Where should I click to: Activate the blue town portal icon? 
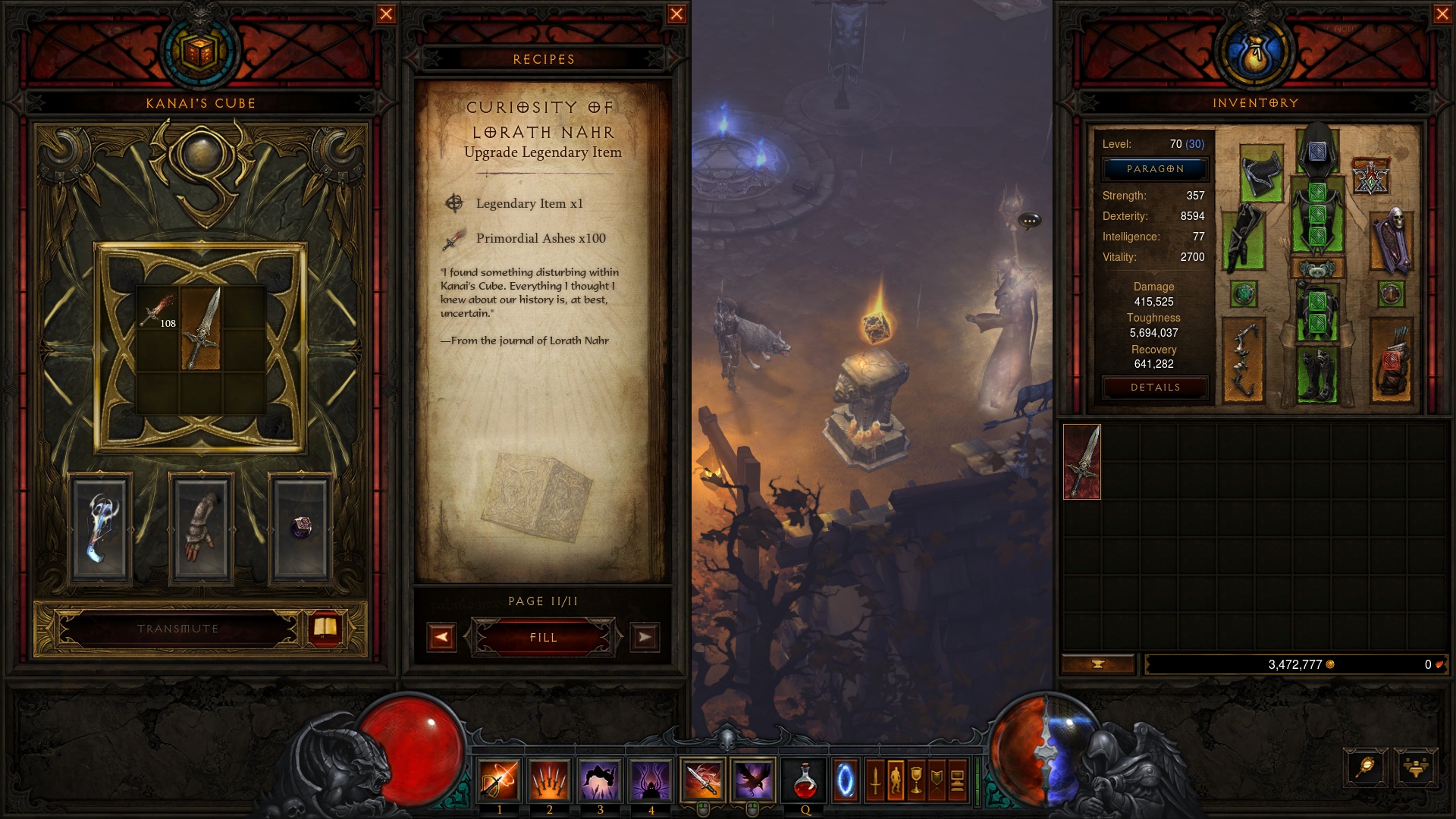845,780
